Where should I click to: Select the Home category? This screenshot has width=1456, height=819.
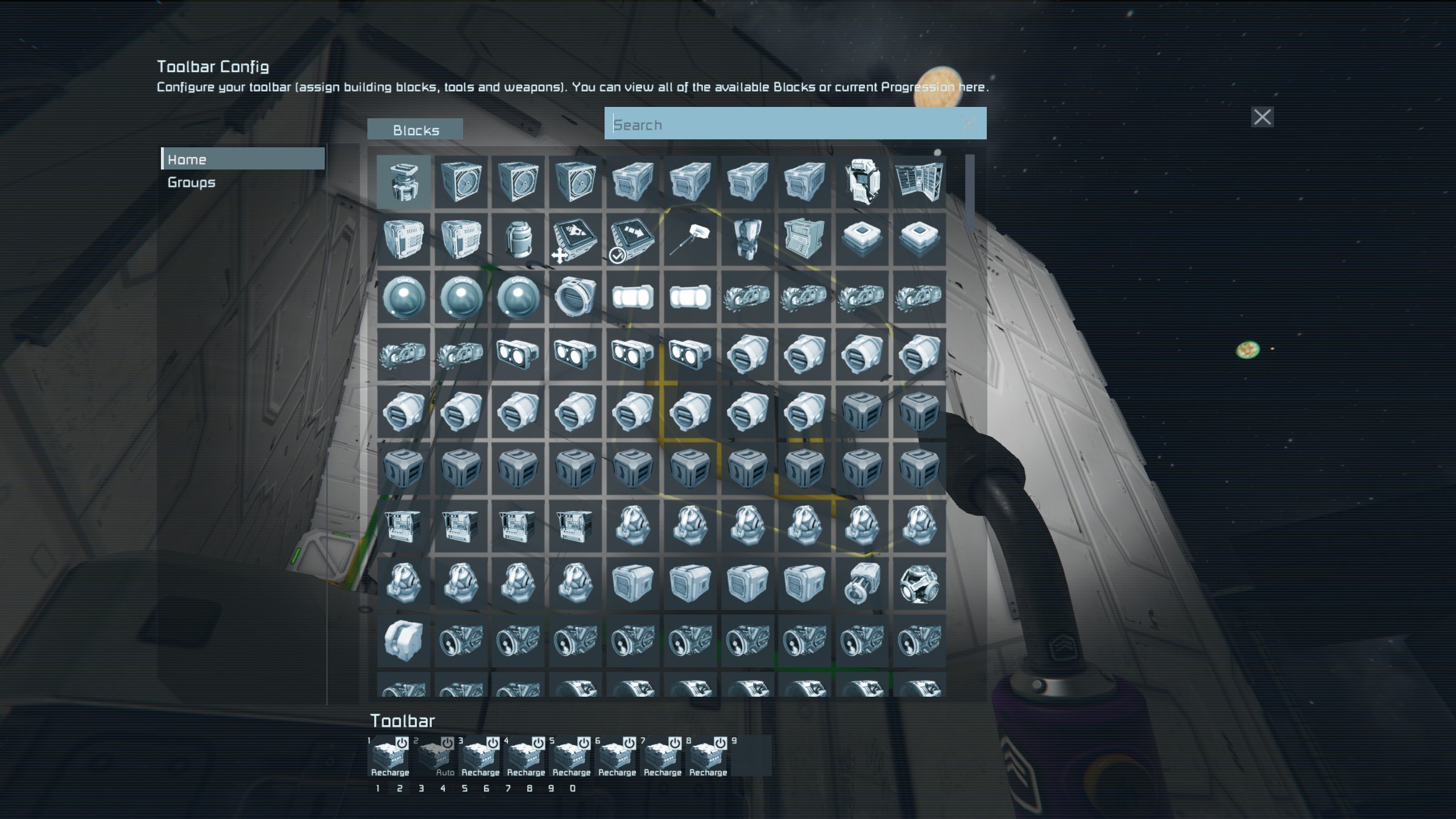(x=243, y=159)
